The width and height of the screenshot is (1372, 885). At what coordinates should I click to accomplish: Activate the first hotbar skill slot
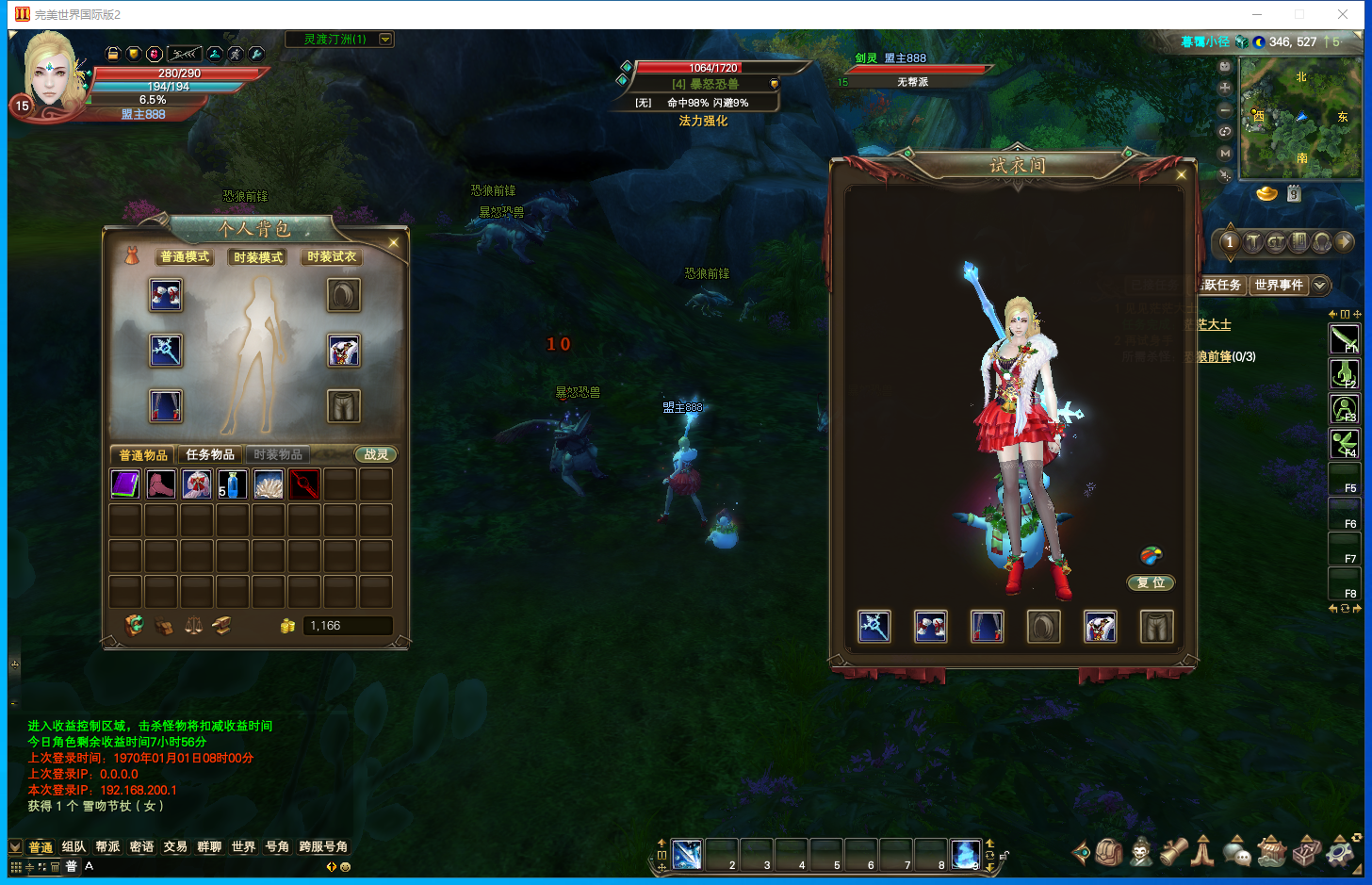click(687, 855)
